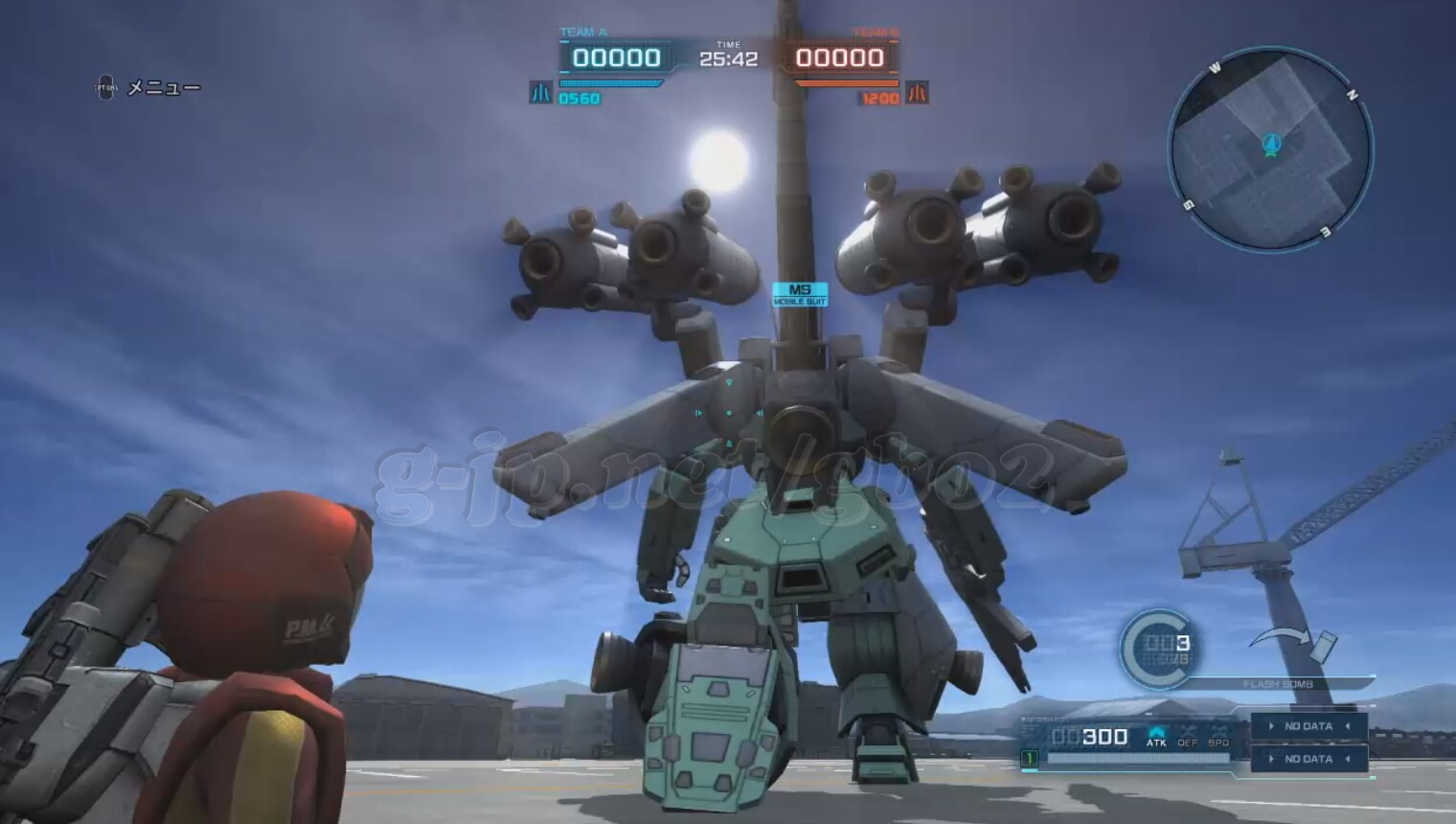The height and width of the screenshot is (824, 1456).
Task: Open the メニュー menu
Action: 163,88
